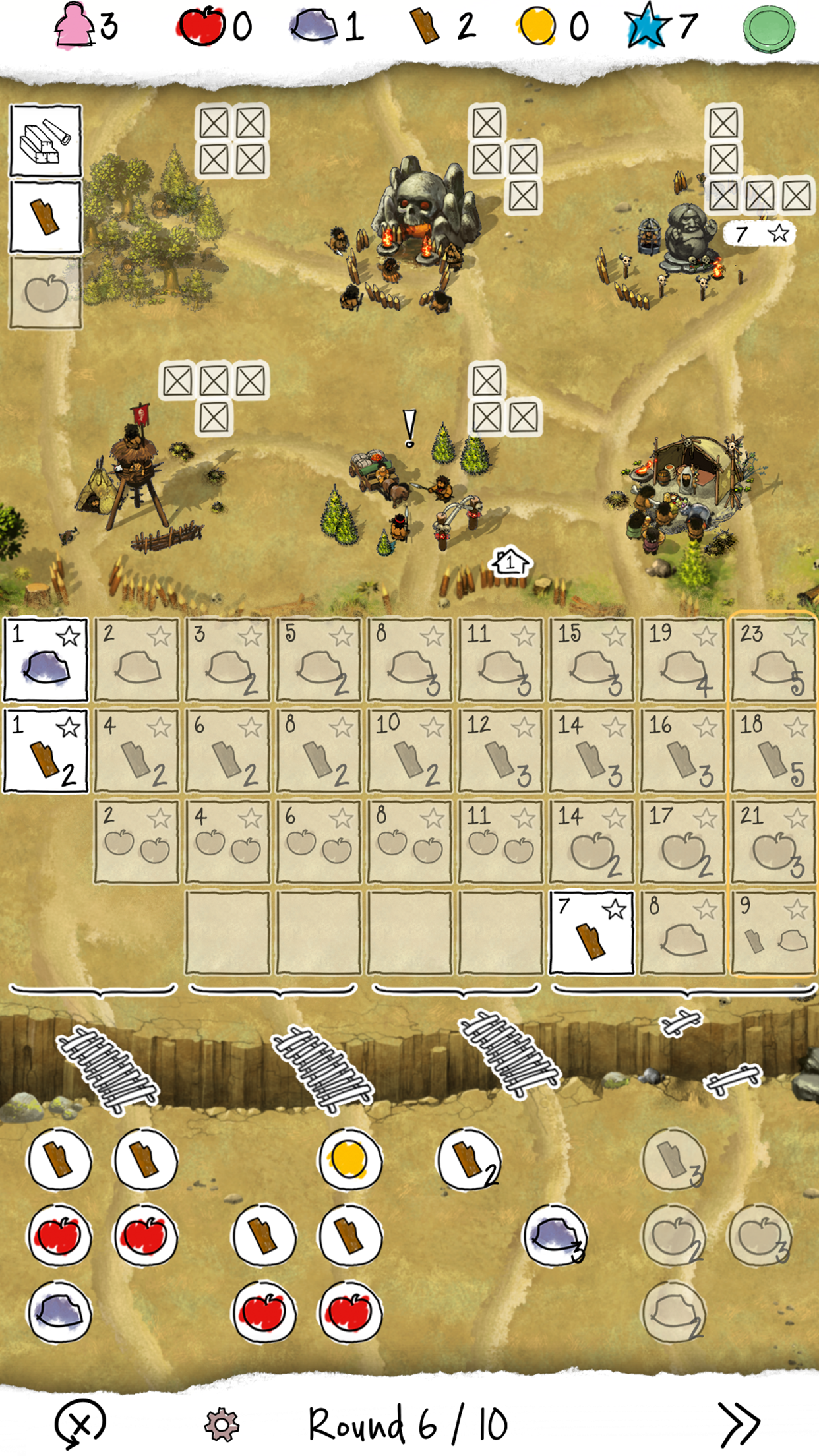
Task: Select the gold coin token
Action: click(x=349, y=1159)
